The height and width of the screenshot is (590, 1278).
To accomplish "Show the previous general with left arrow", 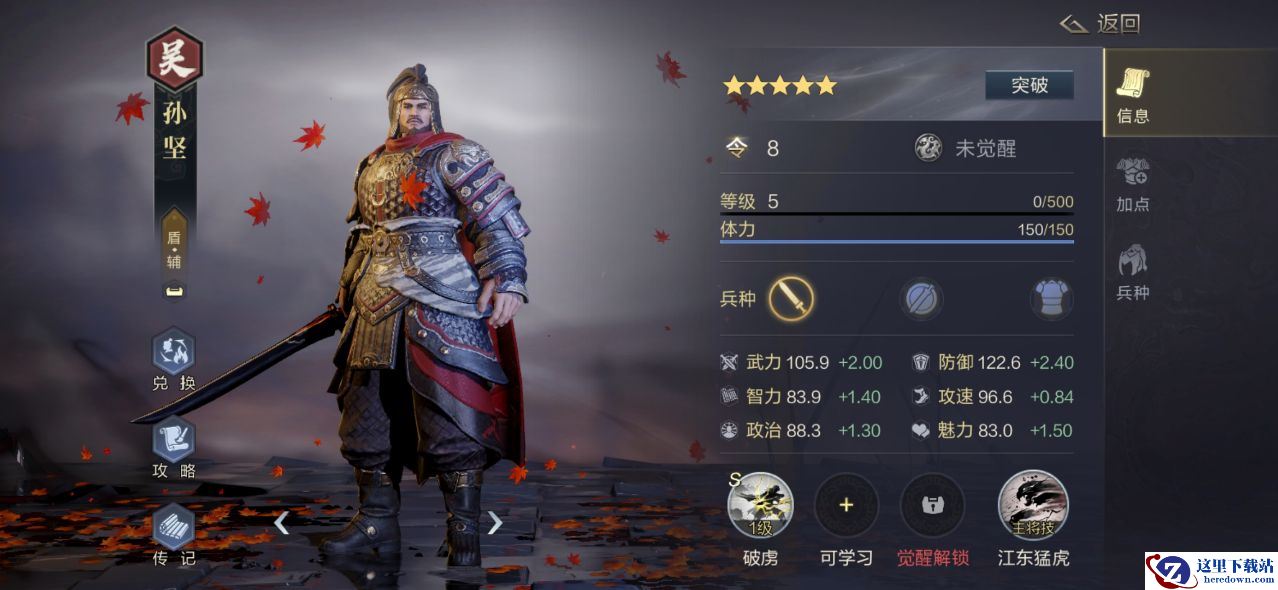I will pos(282,522).
